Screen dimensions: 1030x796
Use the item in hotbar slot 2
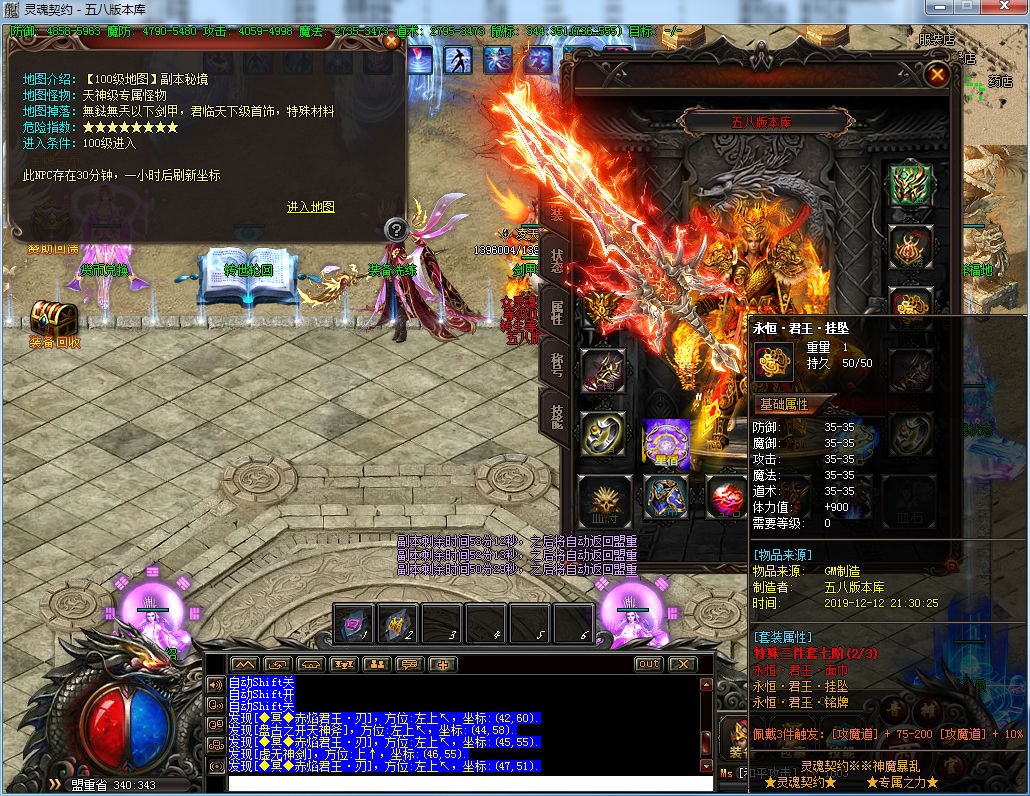pos(397,623)
